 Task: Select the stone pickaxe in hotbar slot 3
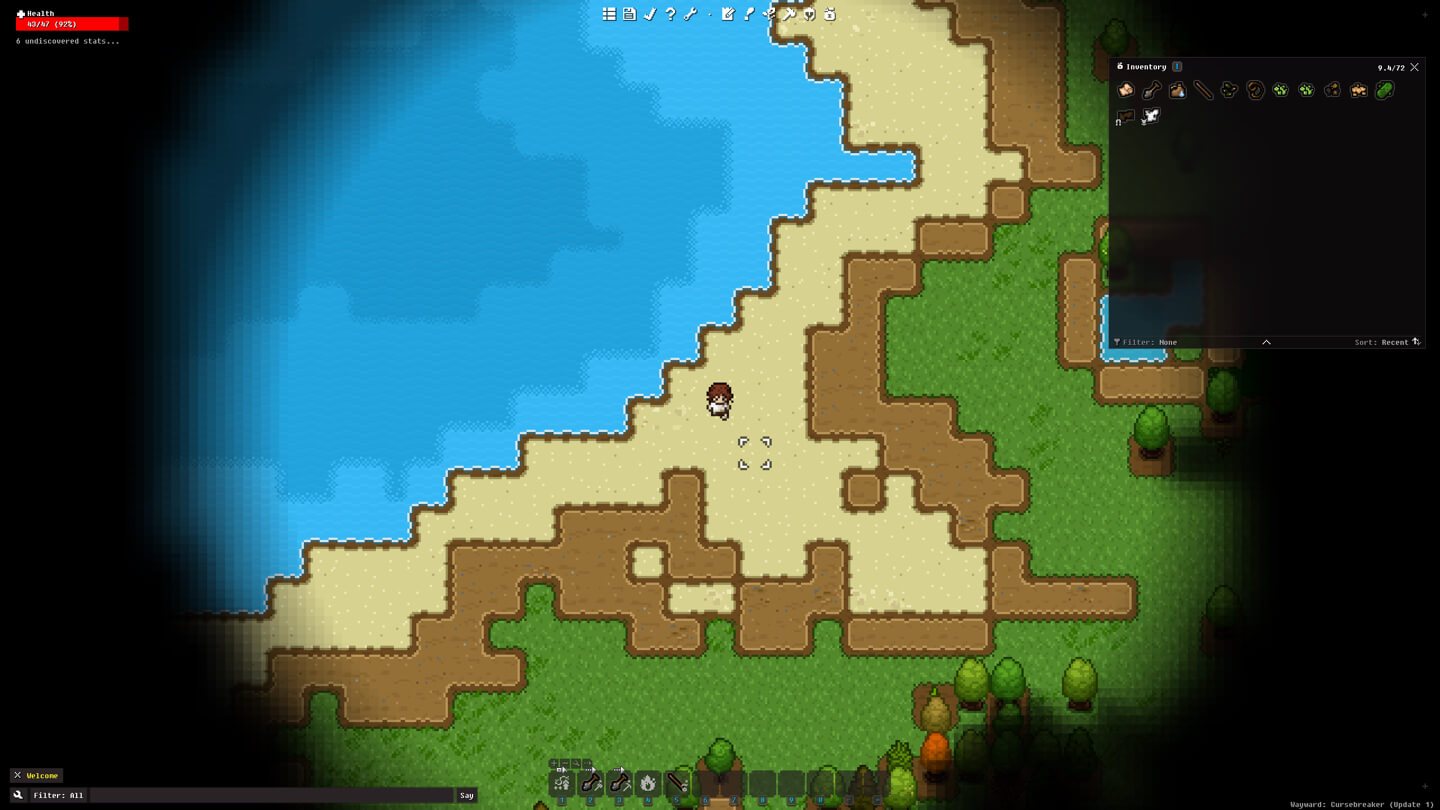click(620, 783)
